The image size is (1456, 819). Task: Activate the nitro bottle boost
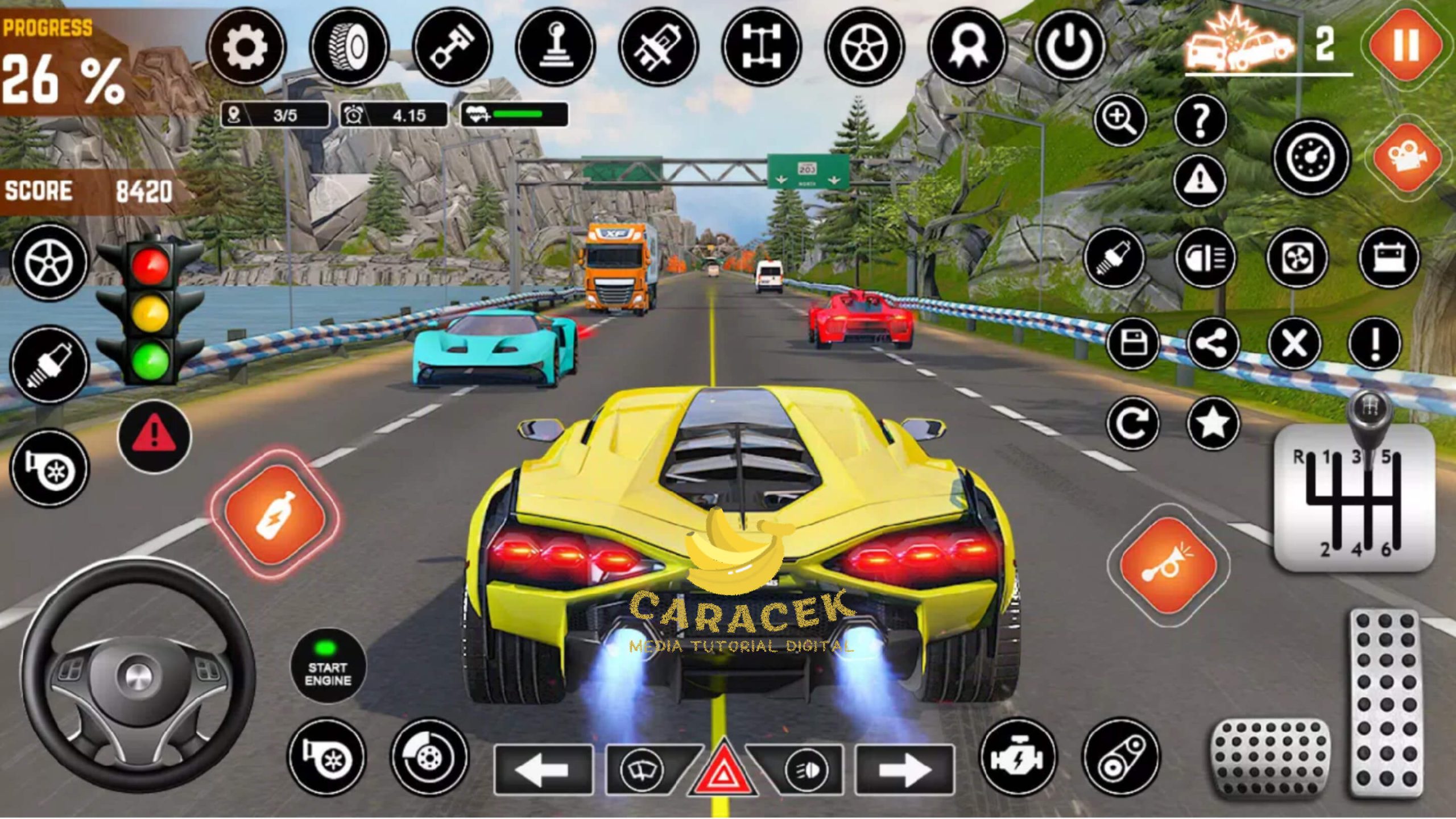(276, 514)
